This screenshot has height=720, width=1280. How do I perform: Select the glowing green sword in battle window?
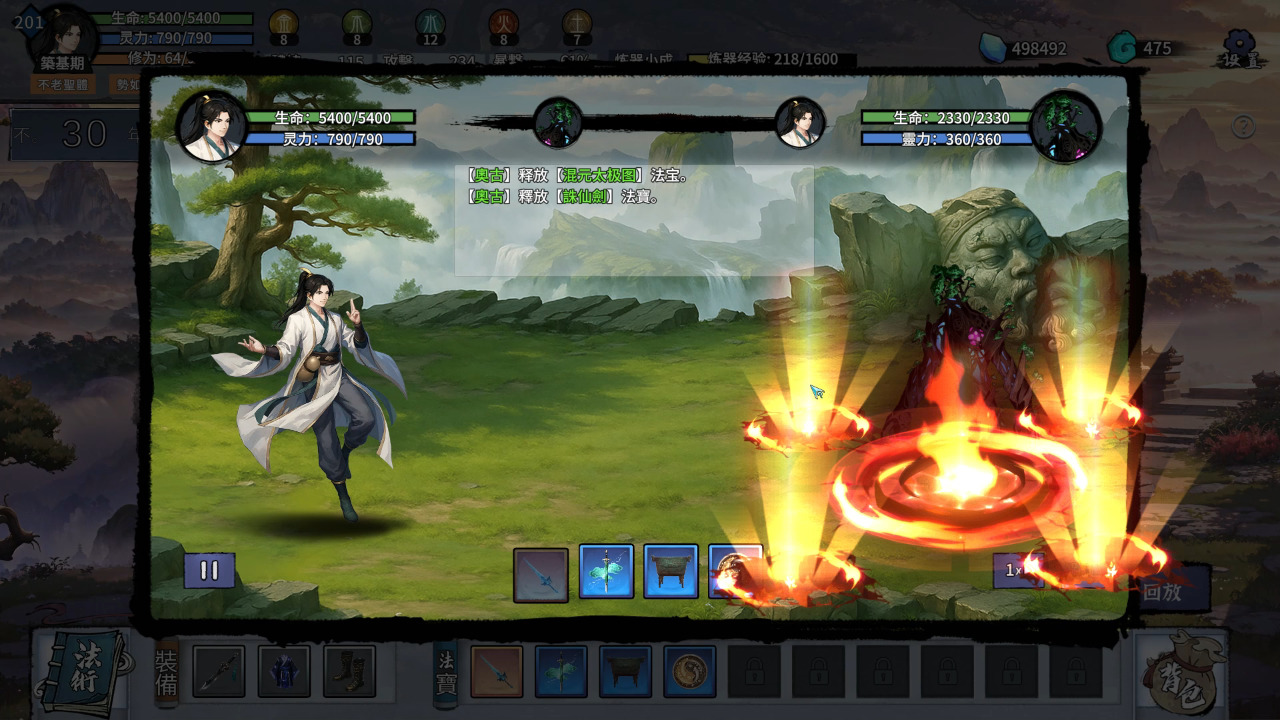[x=606, y=571]
